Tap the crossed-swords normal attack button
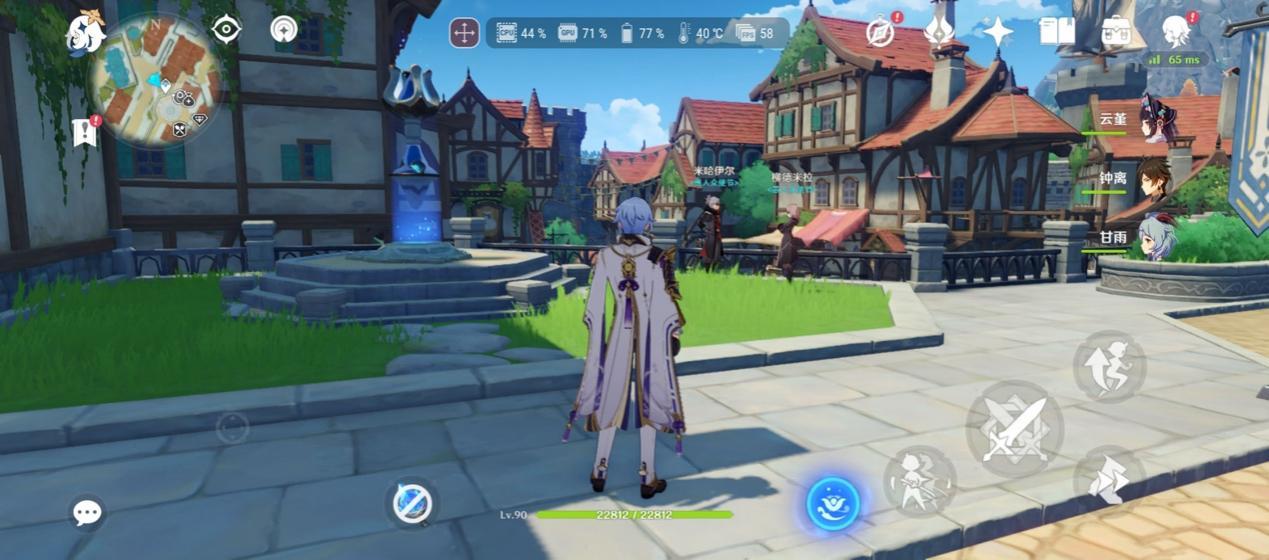Screen dimensions: 1269x560 (1014, 430)
